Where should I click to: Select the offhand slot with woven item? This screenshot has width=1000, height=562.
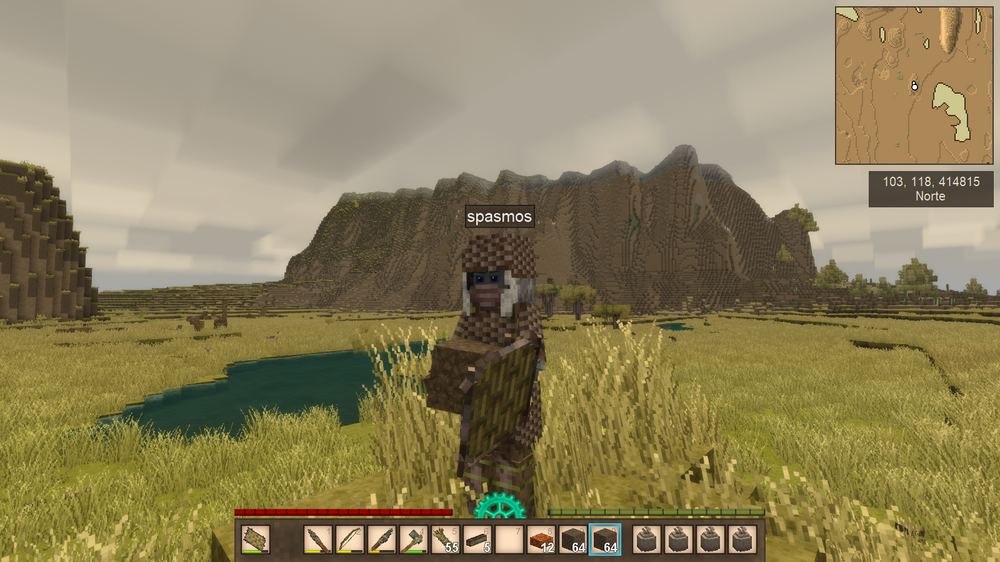point(256,540)
